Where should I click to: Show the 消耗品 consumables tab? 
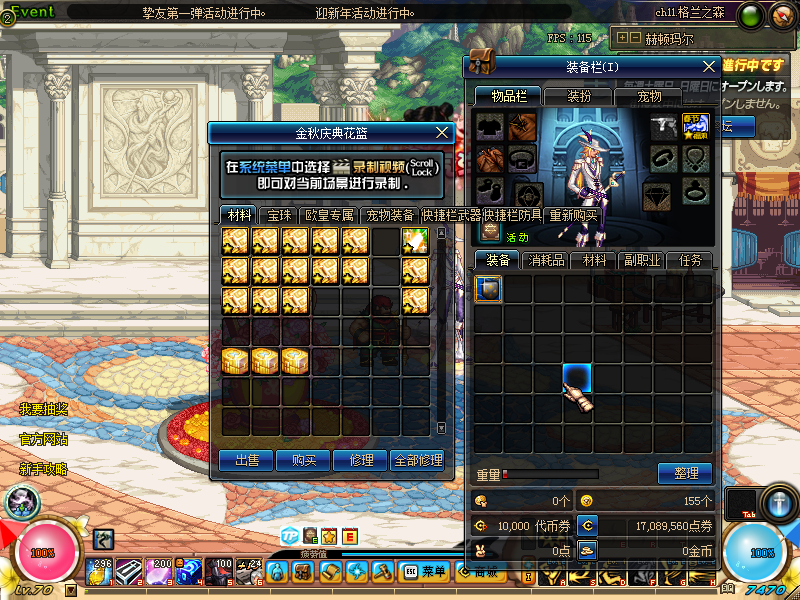(545, 260)
